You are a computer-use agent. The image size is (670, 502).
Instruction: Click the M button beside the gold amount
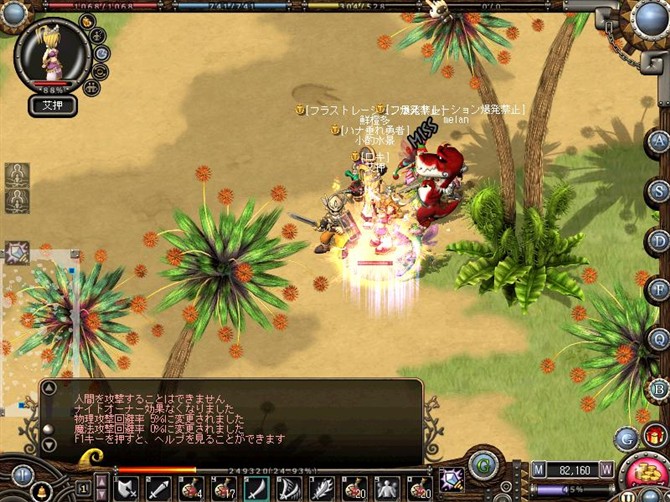click(539, 468)
